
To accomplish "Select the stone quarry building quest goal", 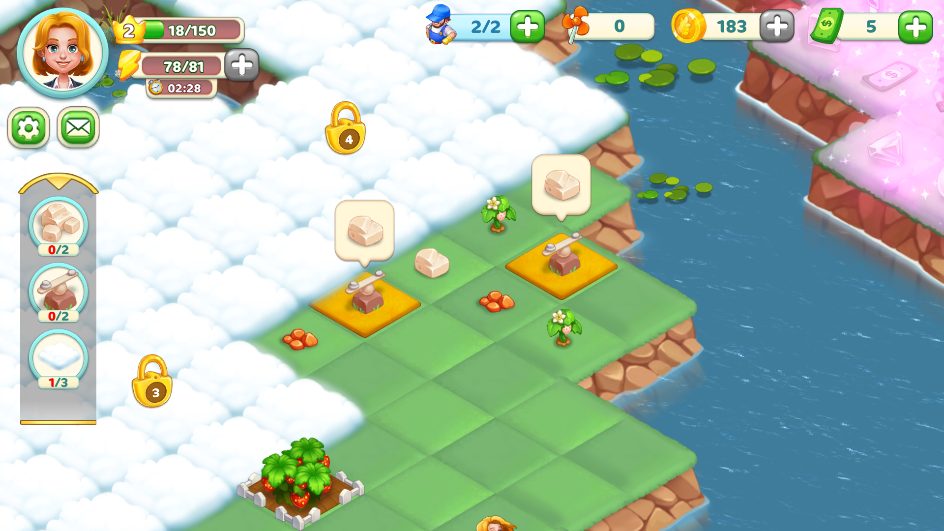I will tap(58, 290).
